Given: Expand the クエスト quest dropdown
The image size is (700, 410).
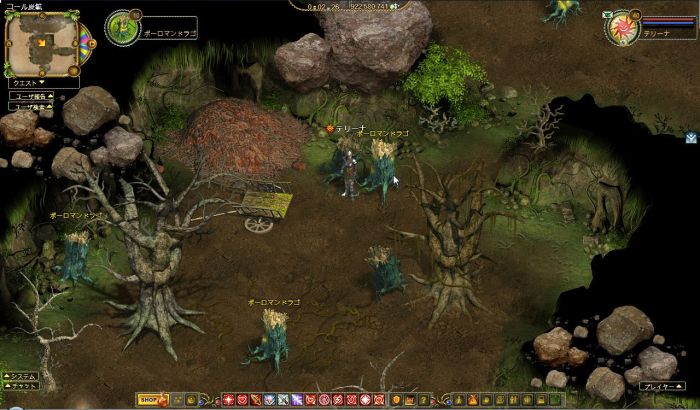Looking at the screenshot, I should click(x=41, y=85).
